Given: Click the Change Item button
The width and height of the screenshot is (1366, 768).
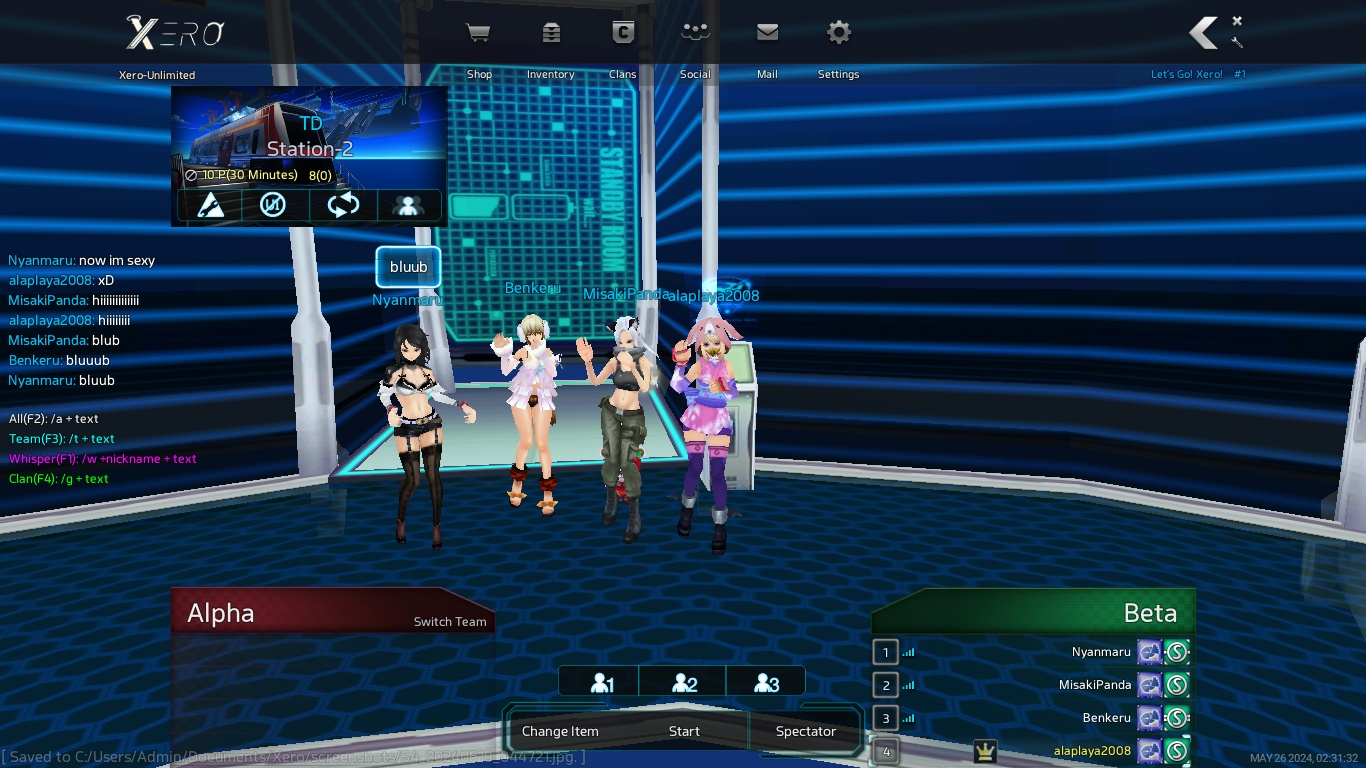Looking at the screenshot, I should pos(560,731).
